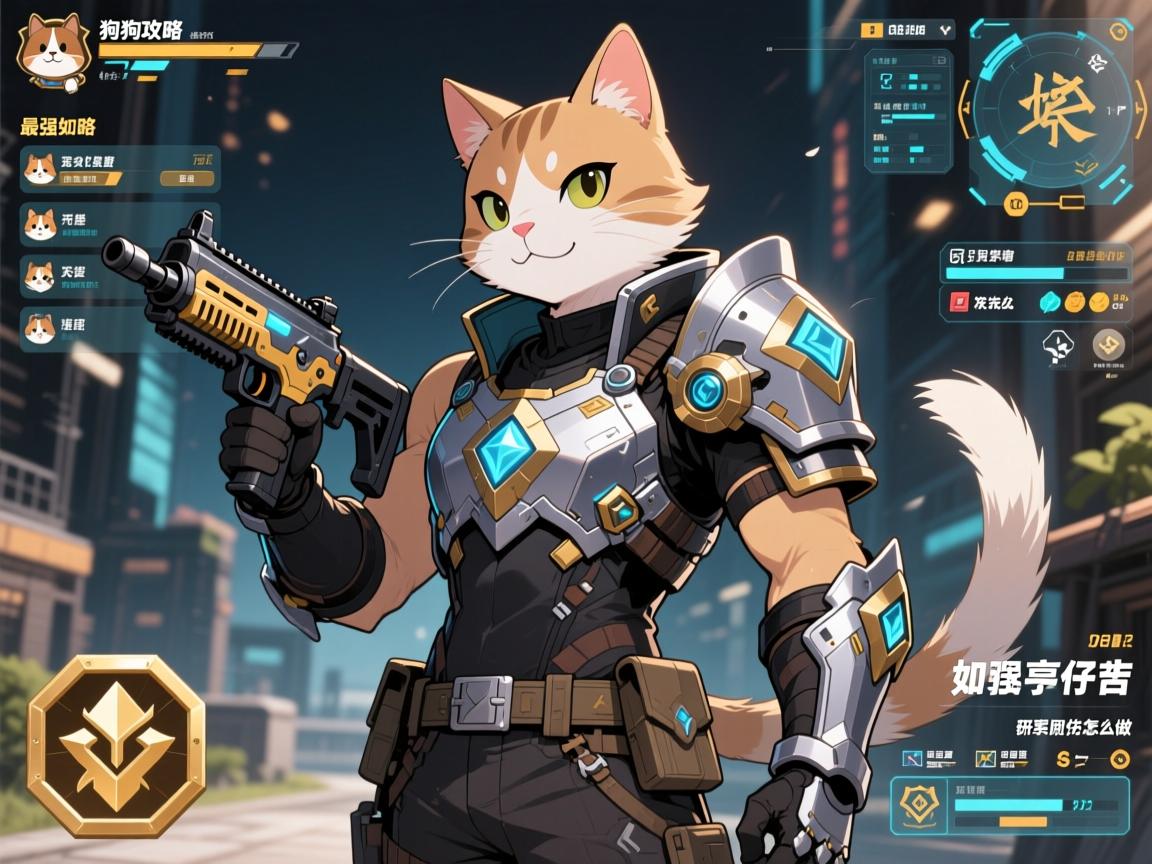Click the small gold icon at minimap corner
This screenshot has height=864, width=1152.
(1119, 31)
